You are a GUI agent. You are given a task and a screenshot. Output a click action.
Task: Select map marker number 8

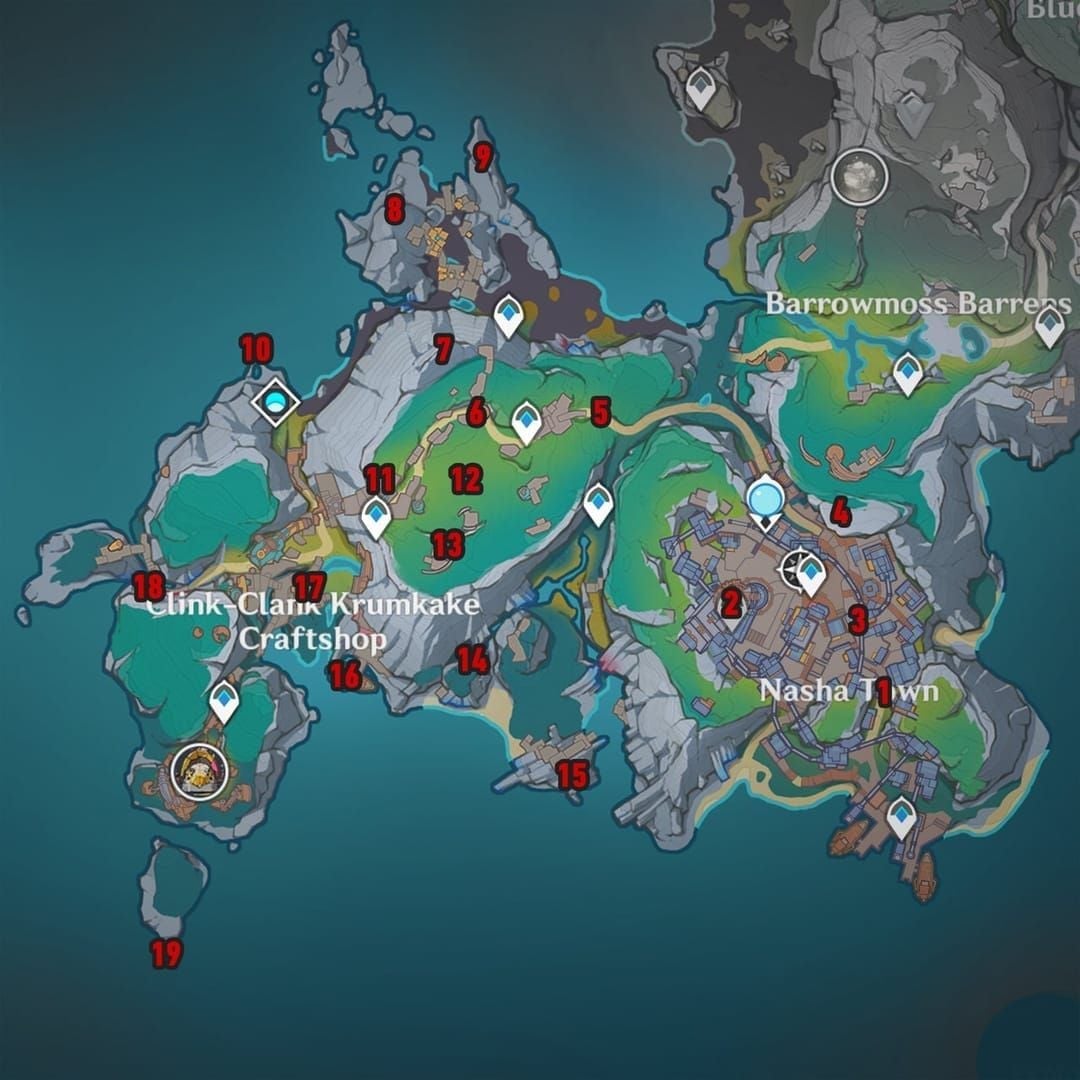coord(394,210)
